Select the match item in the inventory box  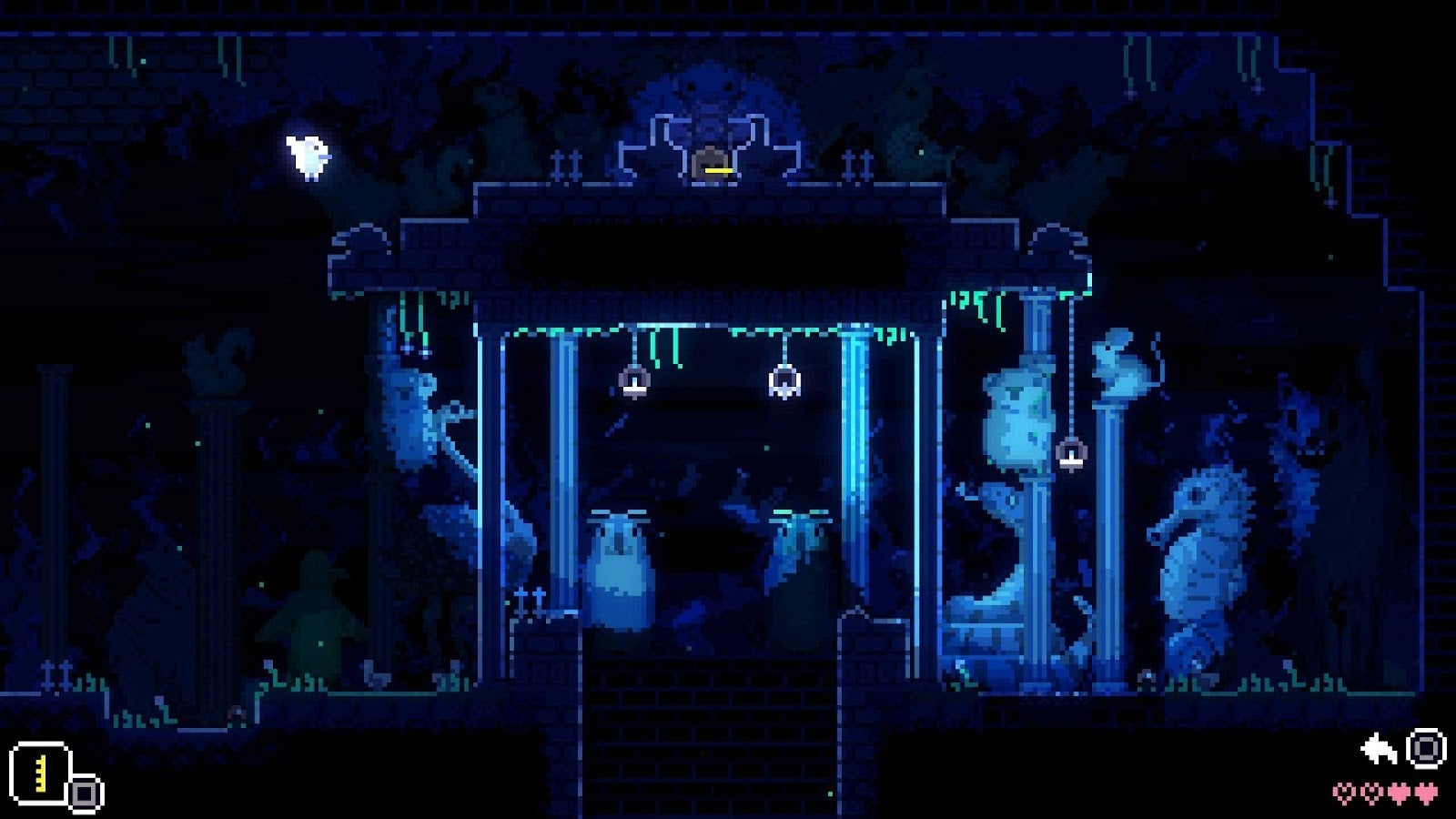coord(41,774)
